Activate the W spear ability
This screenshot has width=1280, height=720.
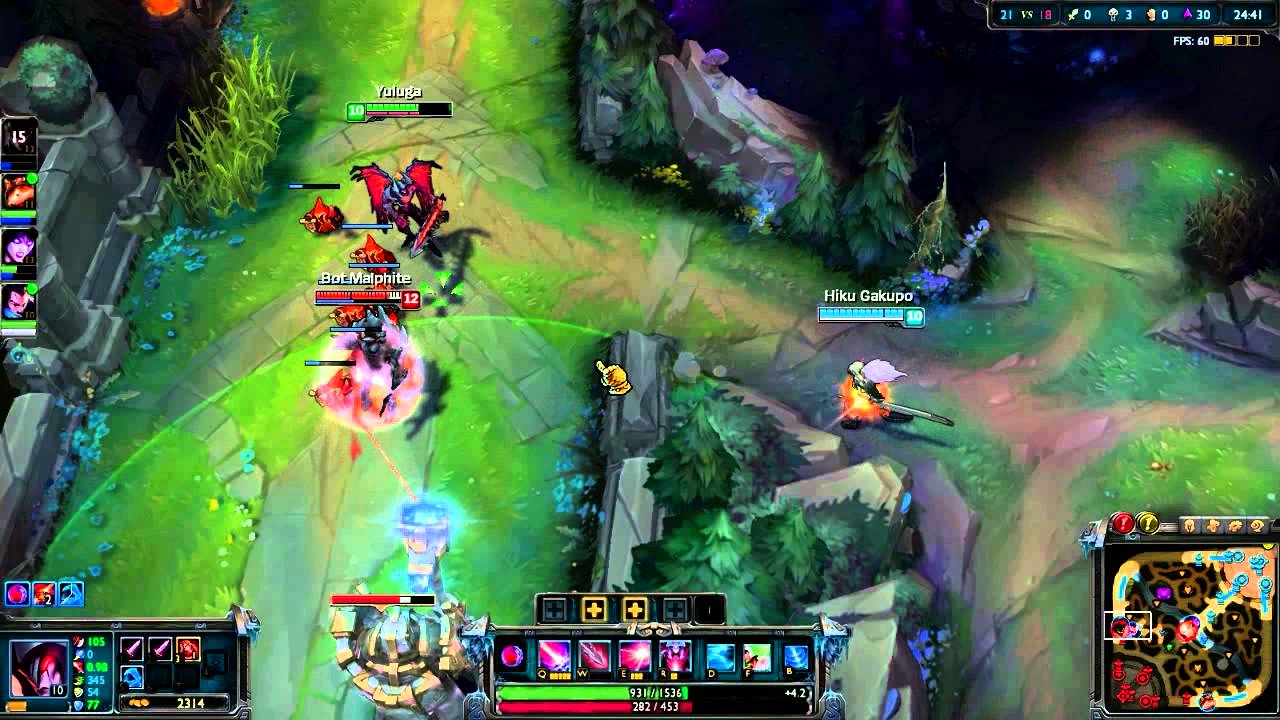594,657
